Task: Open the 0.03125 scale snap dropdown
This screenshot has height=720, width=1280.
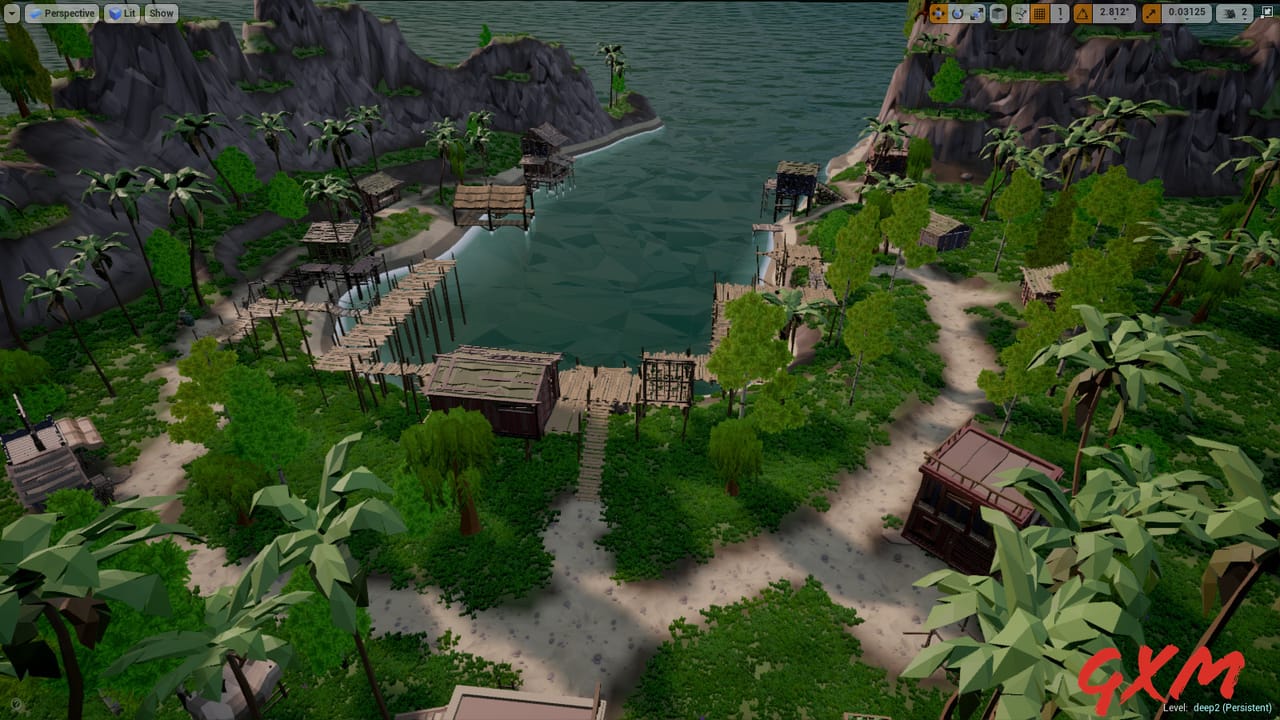Action: pos(1187,13)
